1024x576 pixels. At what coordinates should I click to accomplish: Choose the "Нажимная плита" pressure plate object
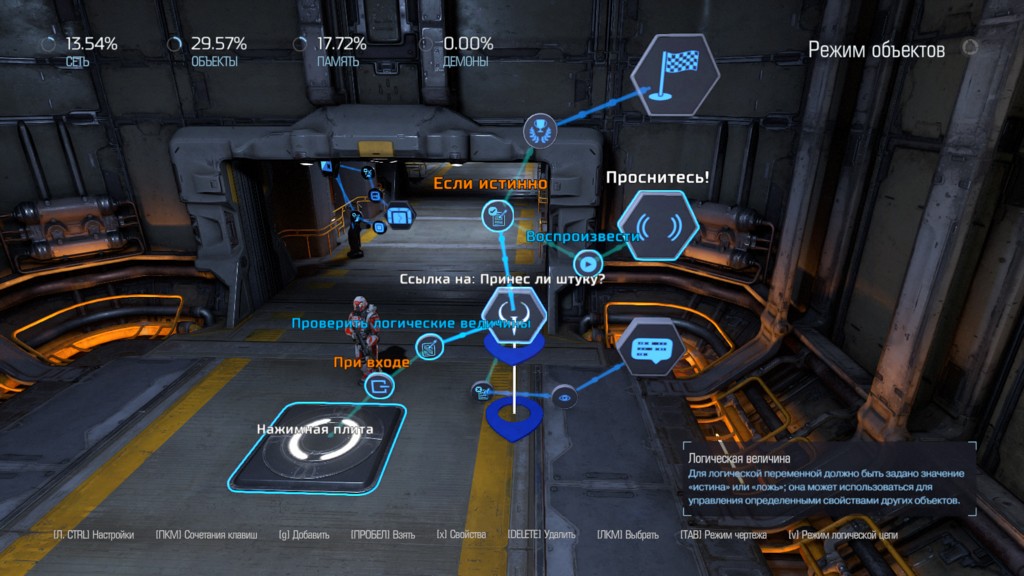click(x=316, y=447)
